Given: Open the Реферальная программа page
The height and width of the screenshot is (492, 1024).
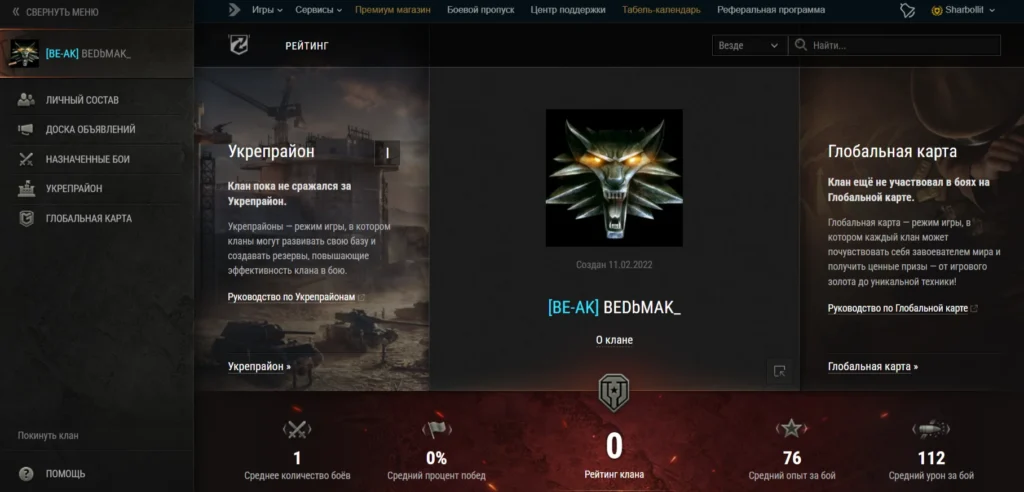Looking at the screenshot, I should click(x=771, y=10).
